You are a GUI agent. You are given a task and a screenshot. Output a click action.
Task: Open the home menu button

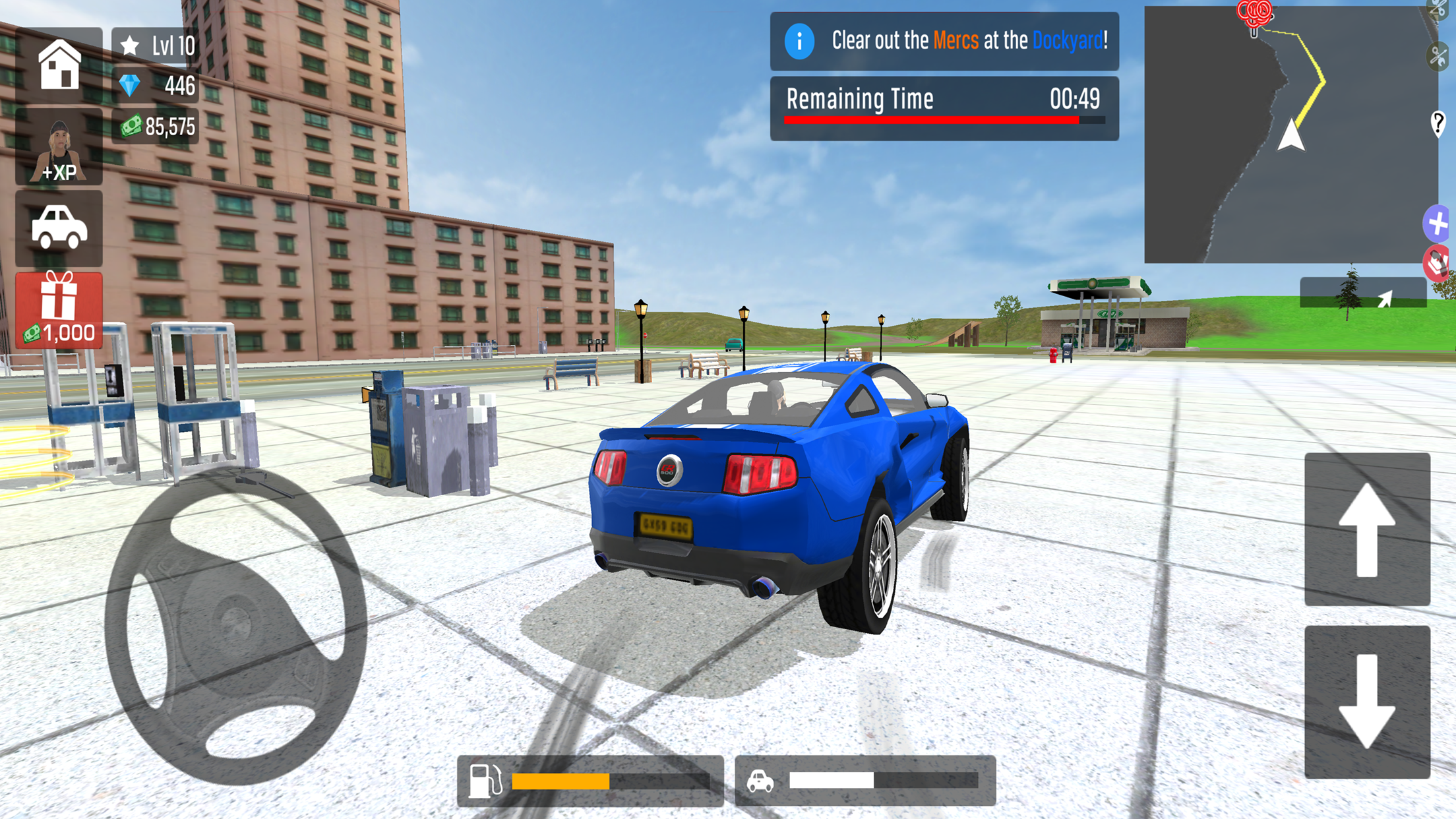tap(59, 65)
